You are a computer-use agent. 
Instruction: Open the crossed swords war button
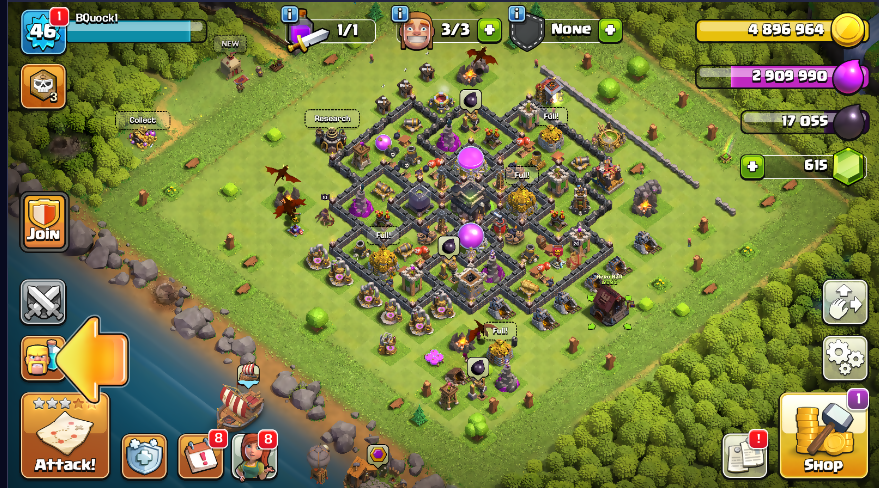43,301
